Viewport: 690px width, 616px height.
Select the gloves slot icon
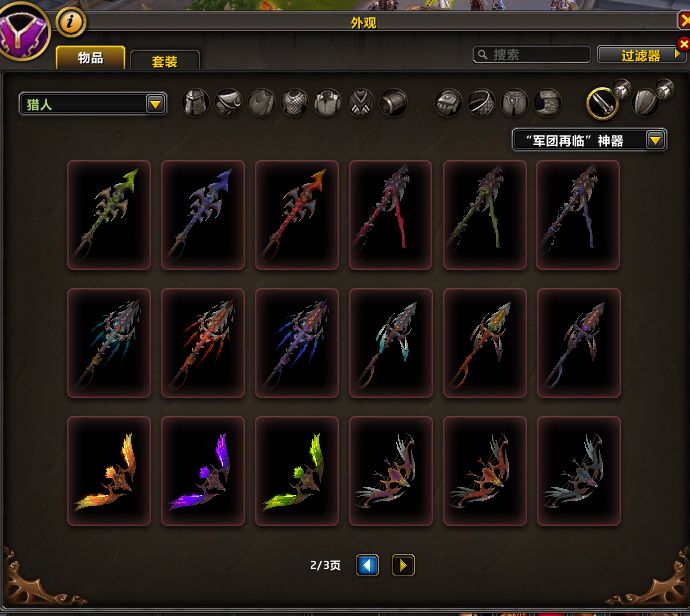click(449, 102)
